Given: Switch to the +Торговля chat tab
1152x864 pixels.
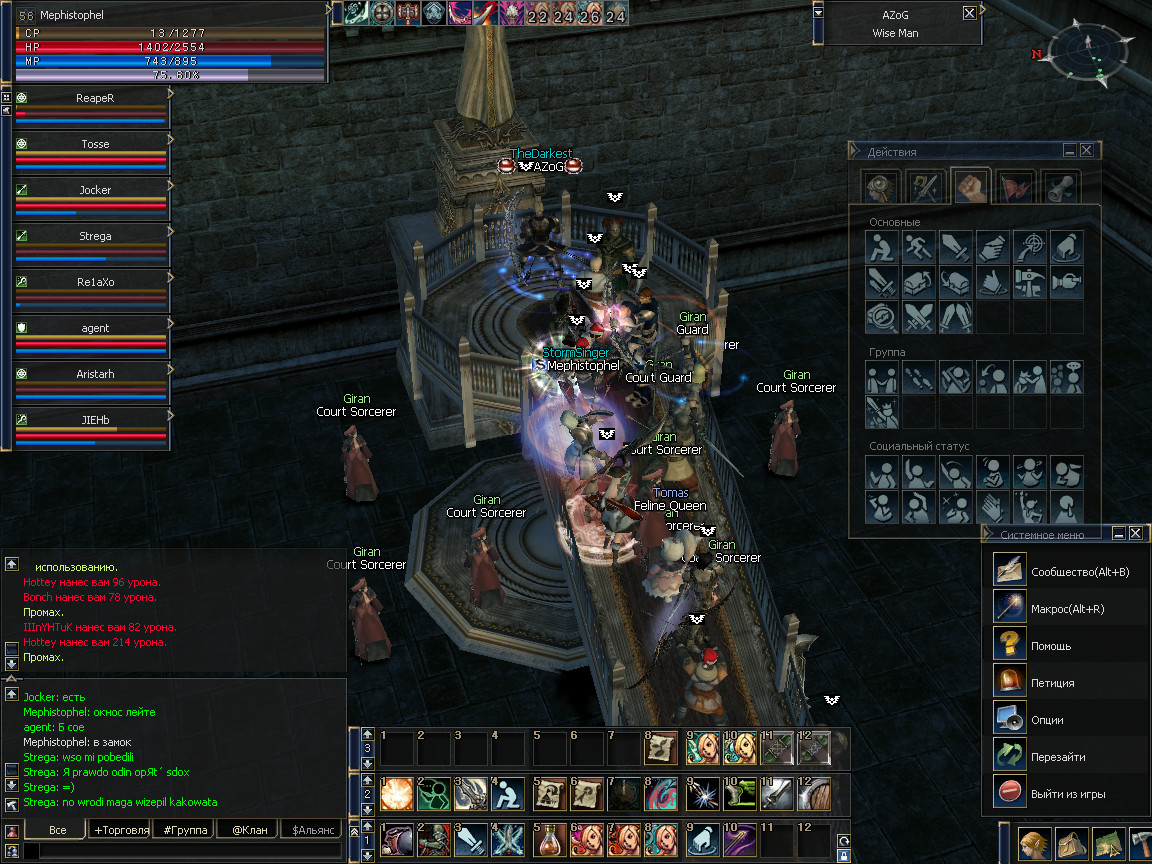Looking at the screenshot, I should pos(121,830).
